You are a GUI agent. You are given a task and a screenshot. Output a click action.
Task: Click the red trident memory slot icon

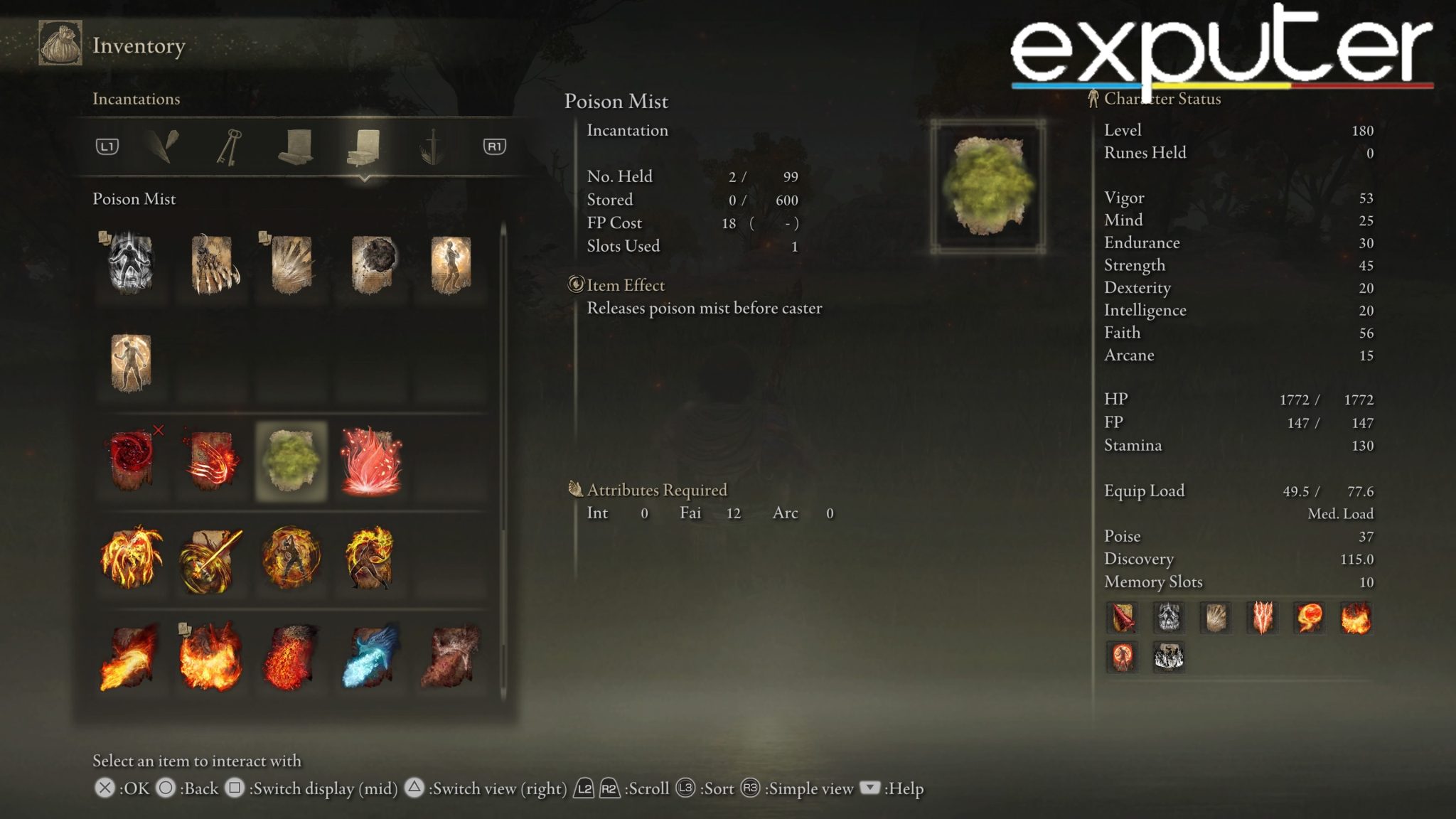tap(1261, 617)
